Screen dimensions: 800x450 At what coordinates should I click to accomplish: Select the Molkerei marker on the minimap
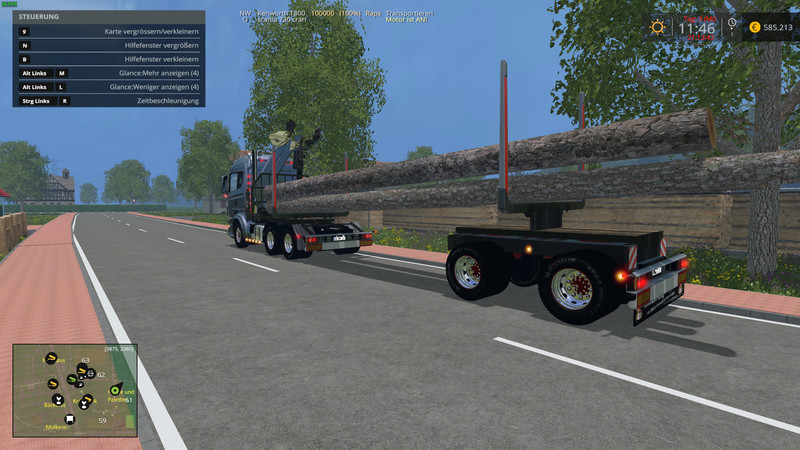pos(57,426)
